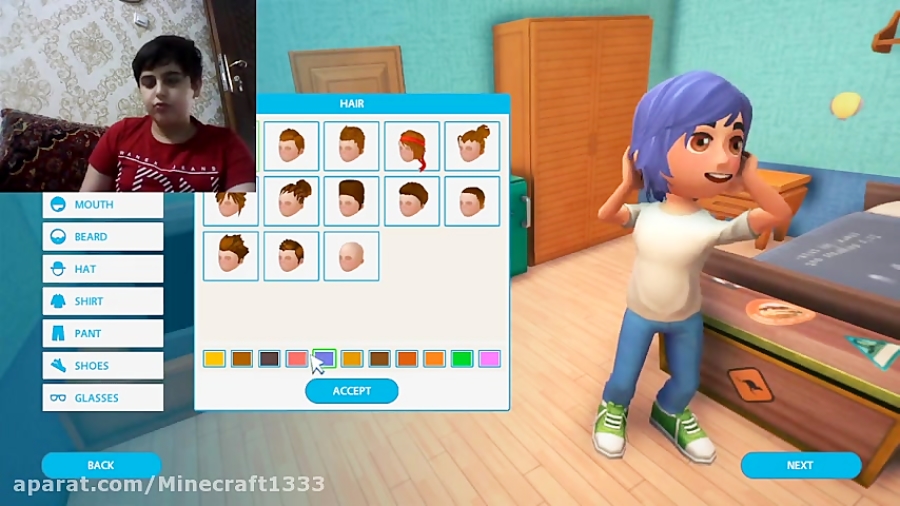The width and height of the screenshot is (900, 506).
Task: Pick the bald head hairstyle
Action: (351, 256)
